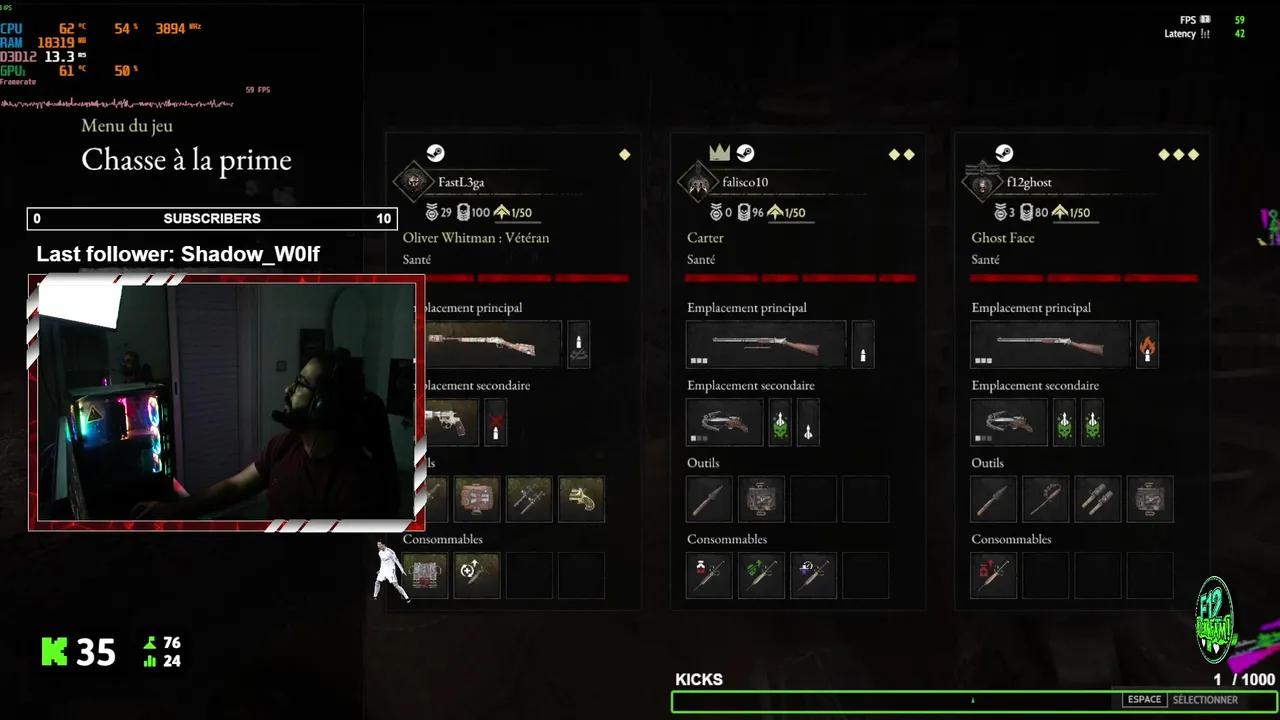This screenshot has width=1280, height=720.
Task: Inspect falisco10's hand crossbow slot
Action: coord(725,422)
